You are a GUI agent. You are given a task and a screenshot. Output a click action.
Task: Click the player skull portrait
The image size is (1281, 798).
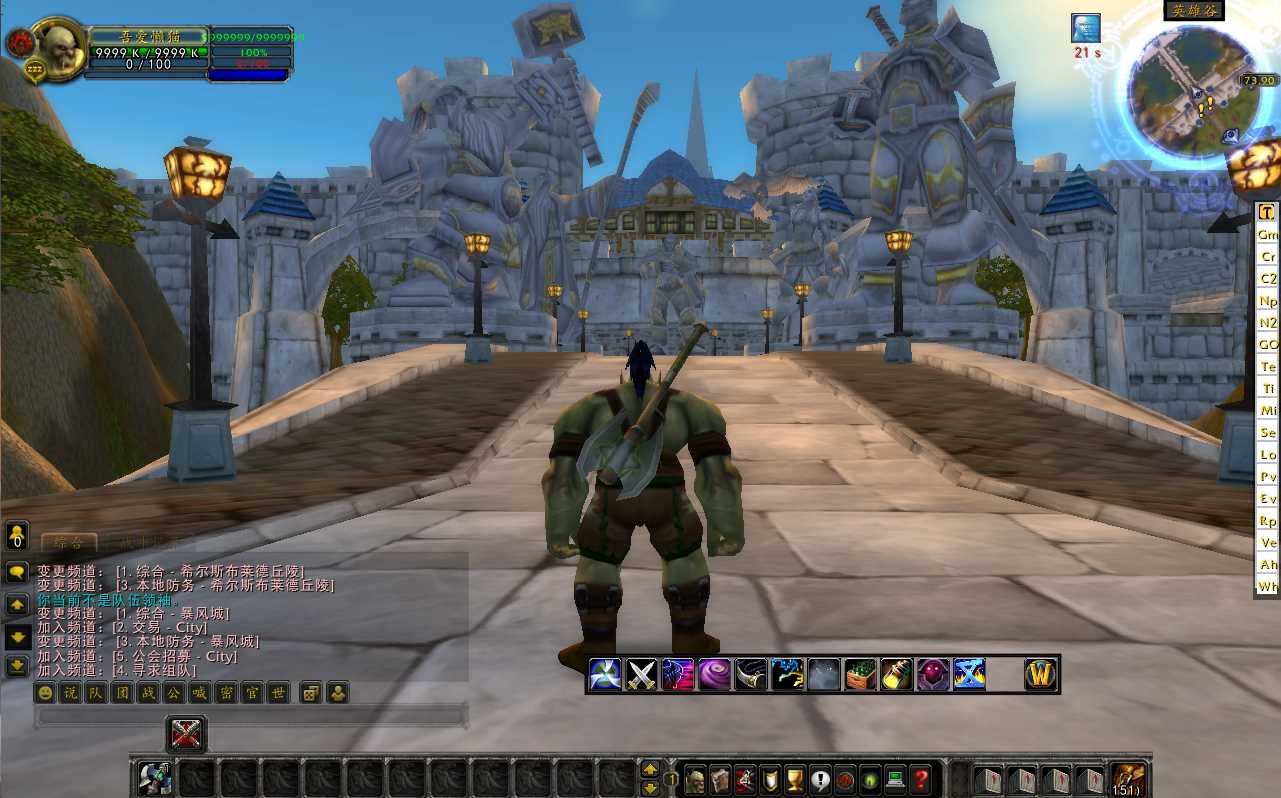click(x=59, y=48)
